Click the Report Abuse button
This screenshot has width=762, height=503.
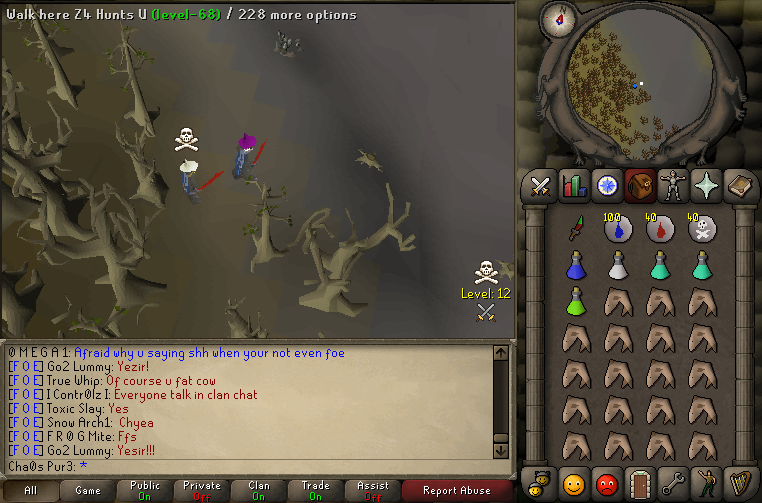tap(457, 490)
